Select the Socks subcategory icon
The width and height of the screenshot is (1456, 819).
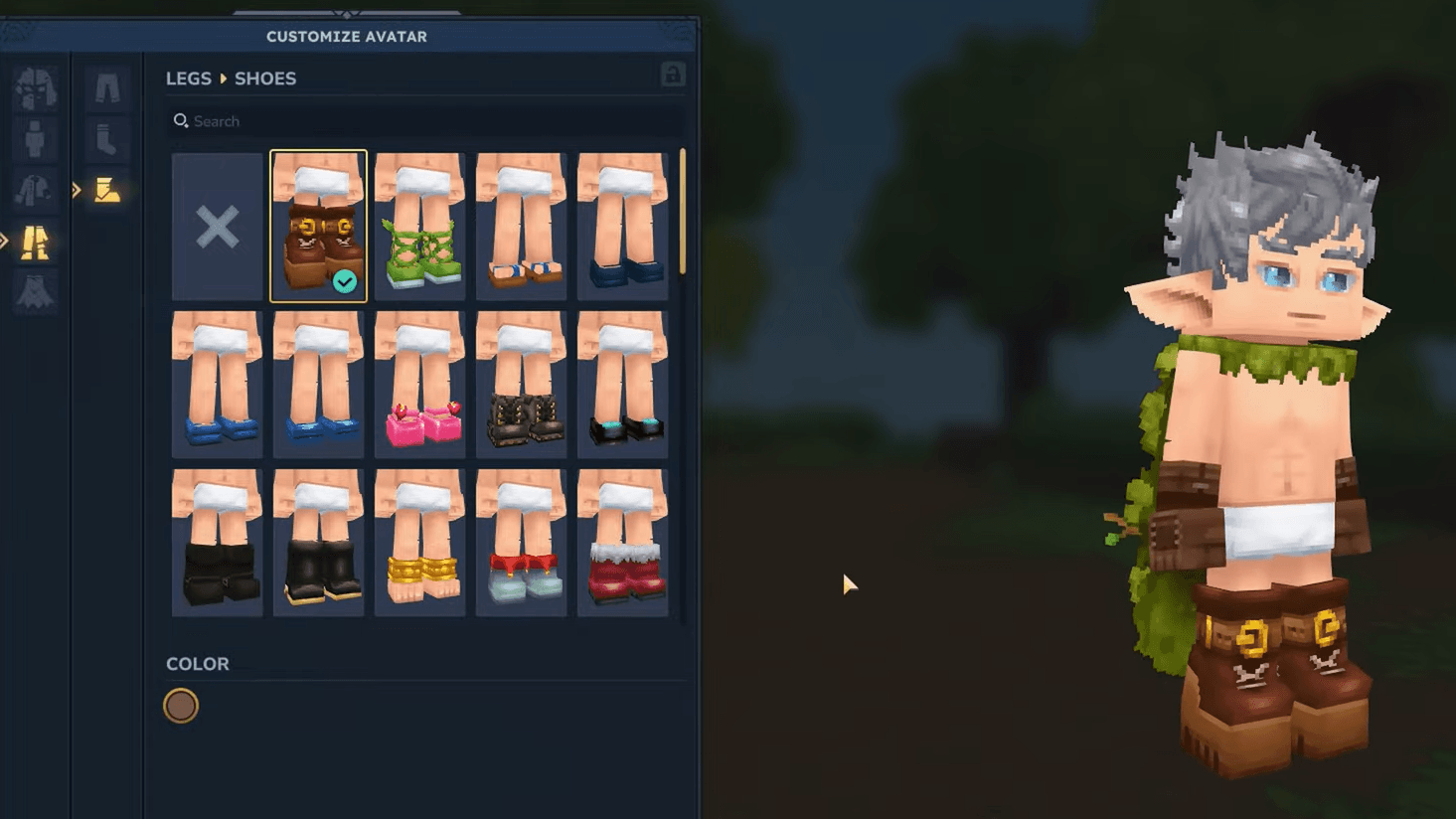[107, 139]
